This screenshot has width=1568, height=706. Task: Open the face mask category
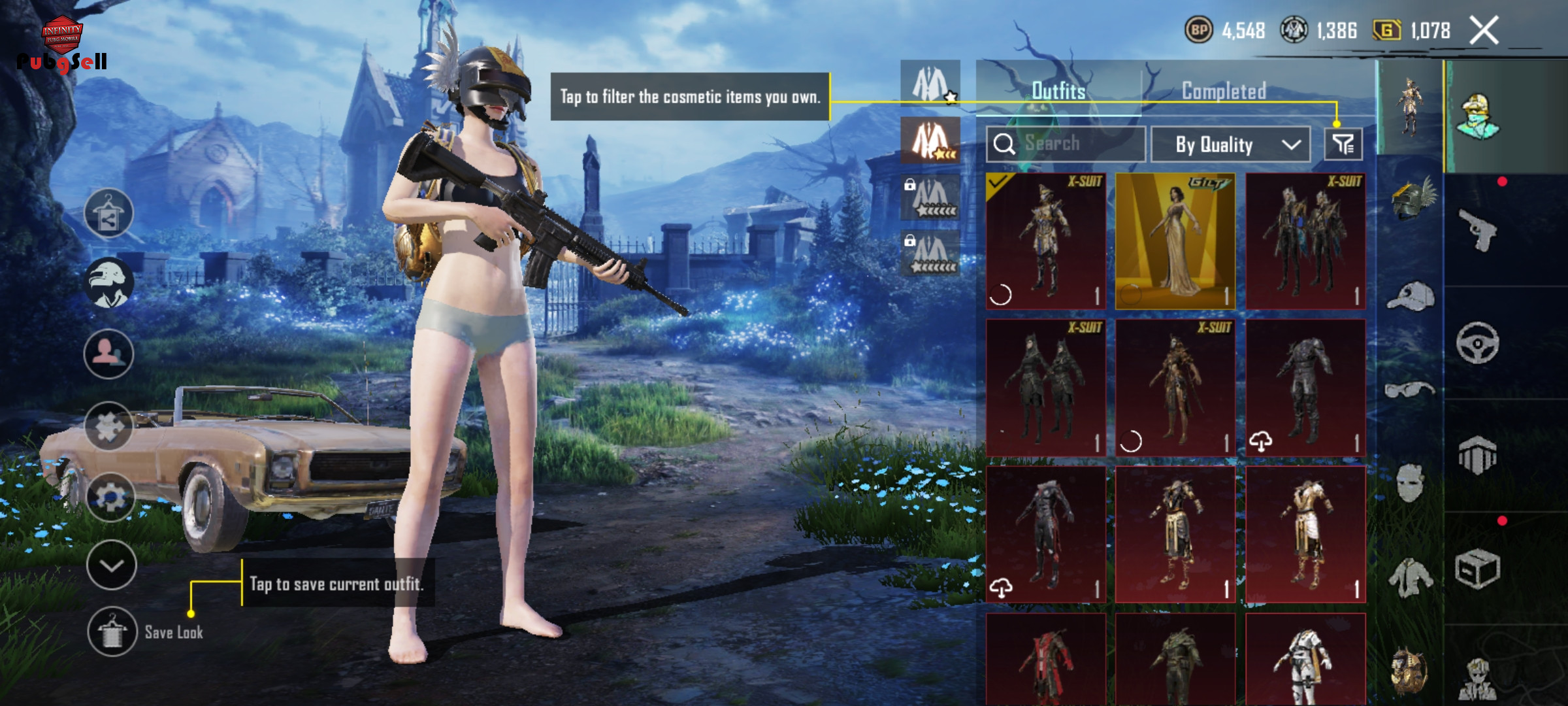1410,482
